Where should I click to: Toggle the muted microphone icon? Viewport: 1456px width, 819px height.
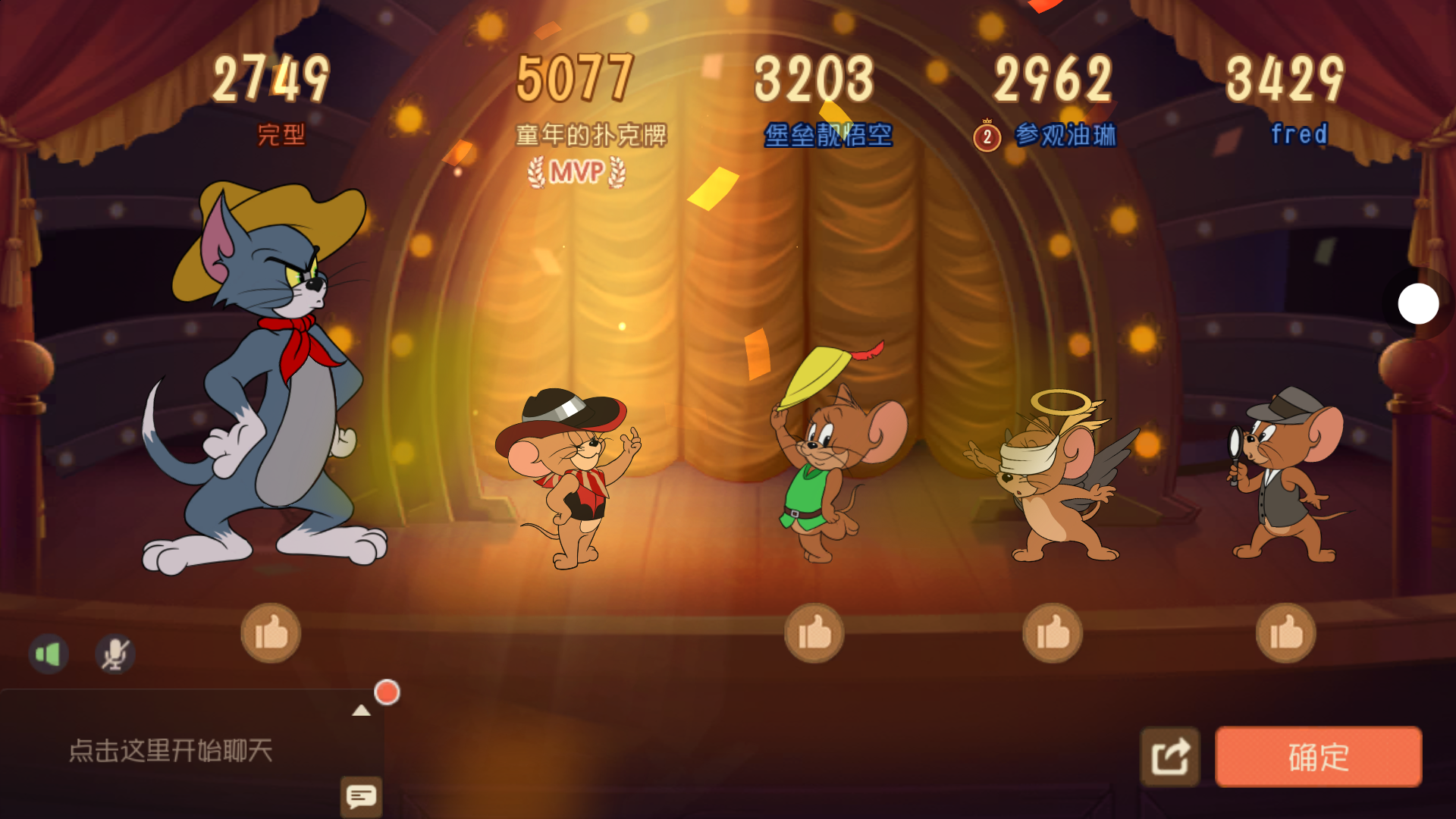coord(115,654)
